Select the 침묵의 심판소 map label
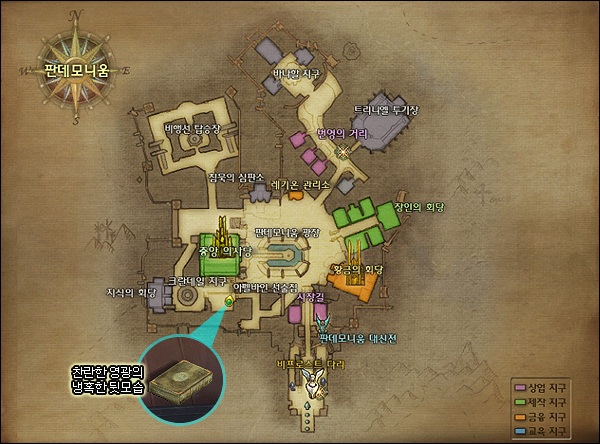Screen dimensions: 600x444 (235, 177)
